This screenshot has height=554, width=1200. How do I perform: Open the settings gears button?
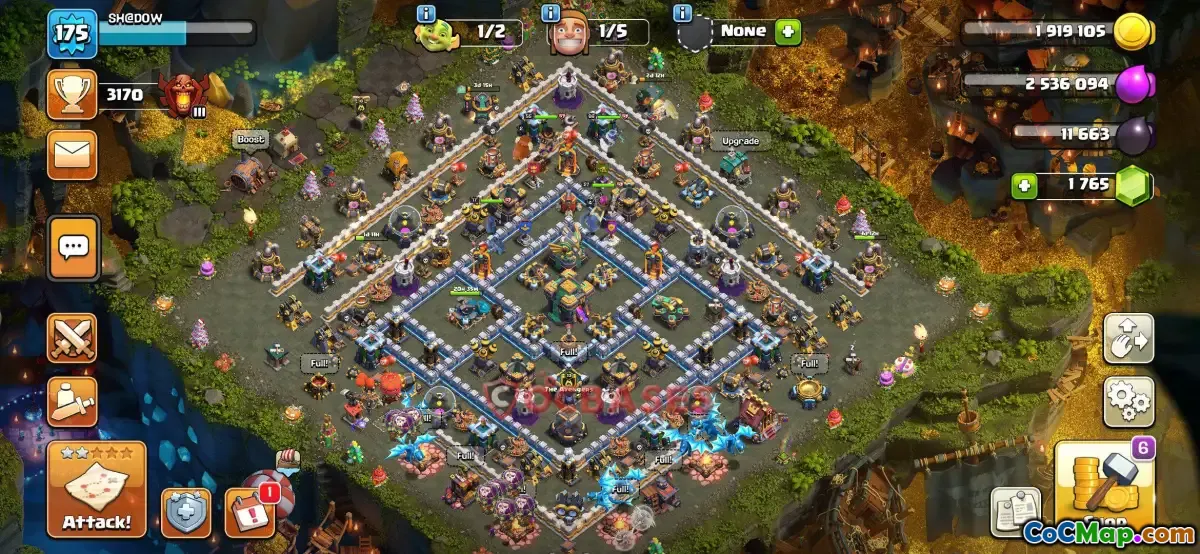[1128, 401]
